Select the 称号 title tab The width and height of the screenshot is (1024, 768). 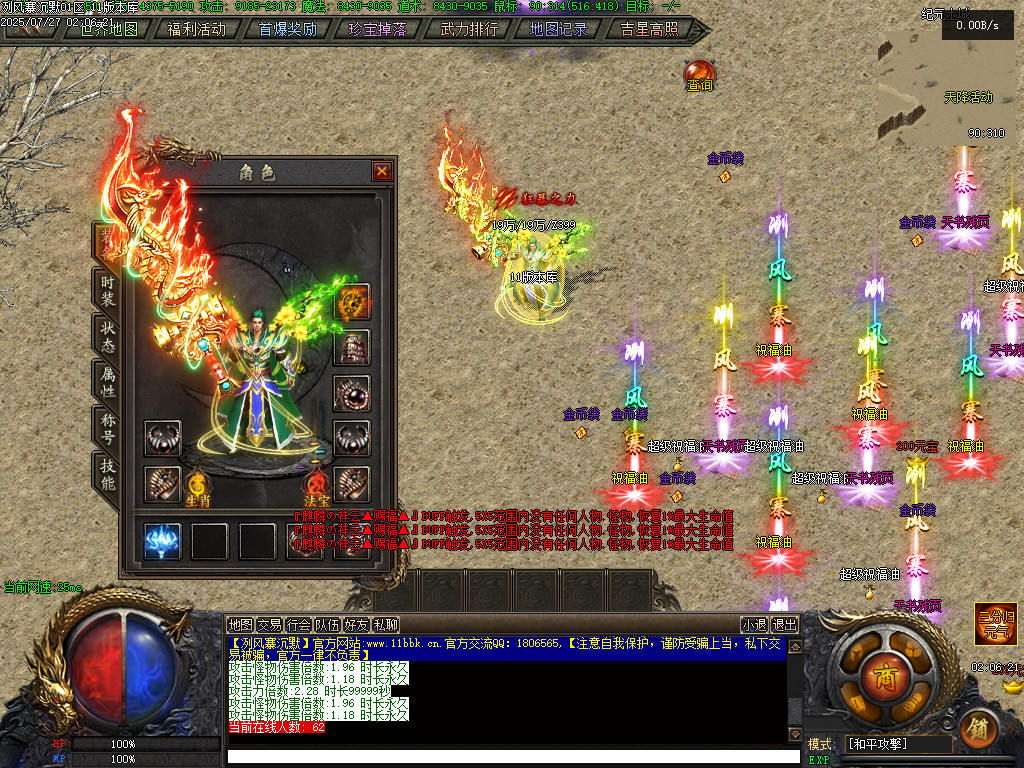[107, 427]
